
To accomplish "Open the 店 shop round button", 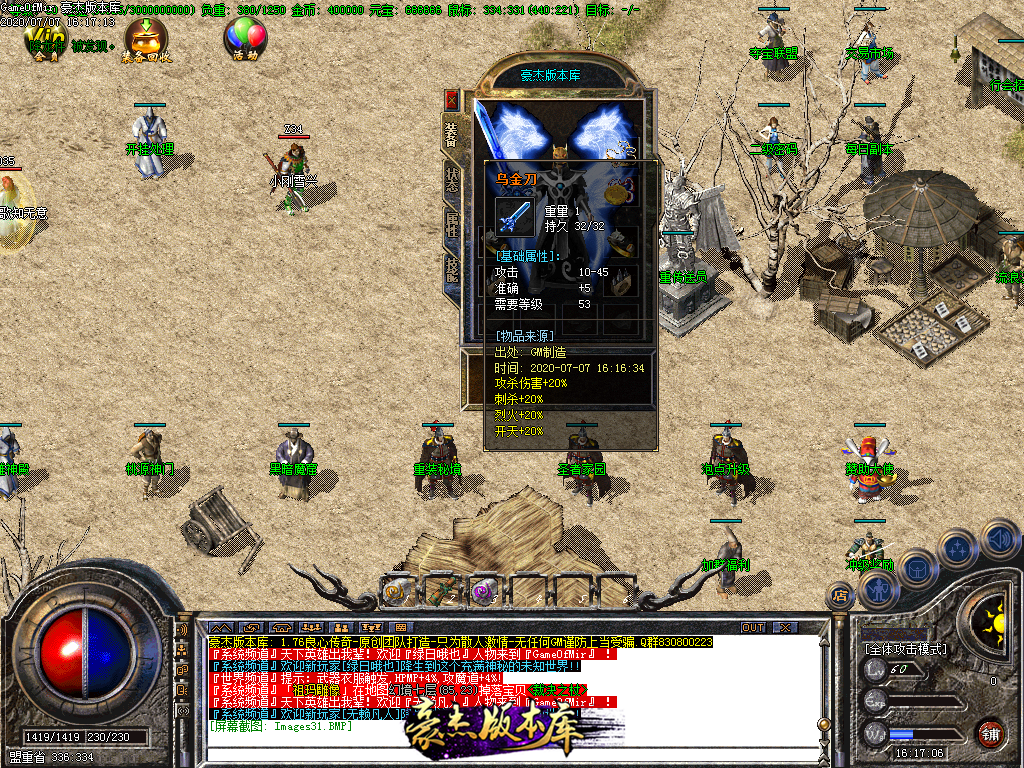I will click(838, 597).
